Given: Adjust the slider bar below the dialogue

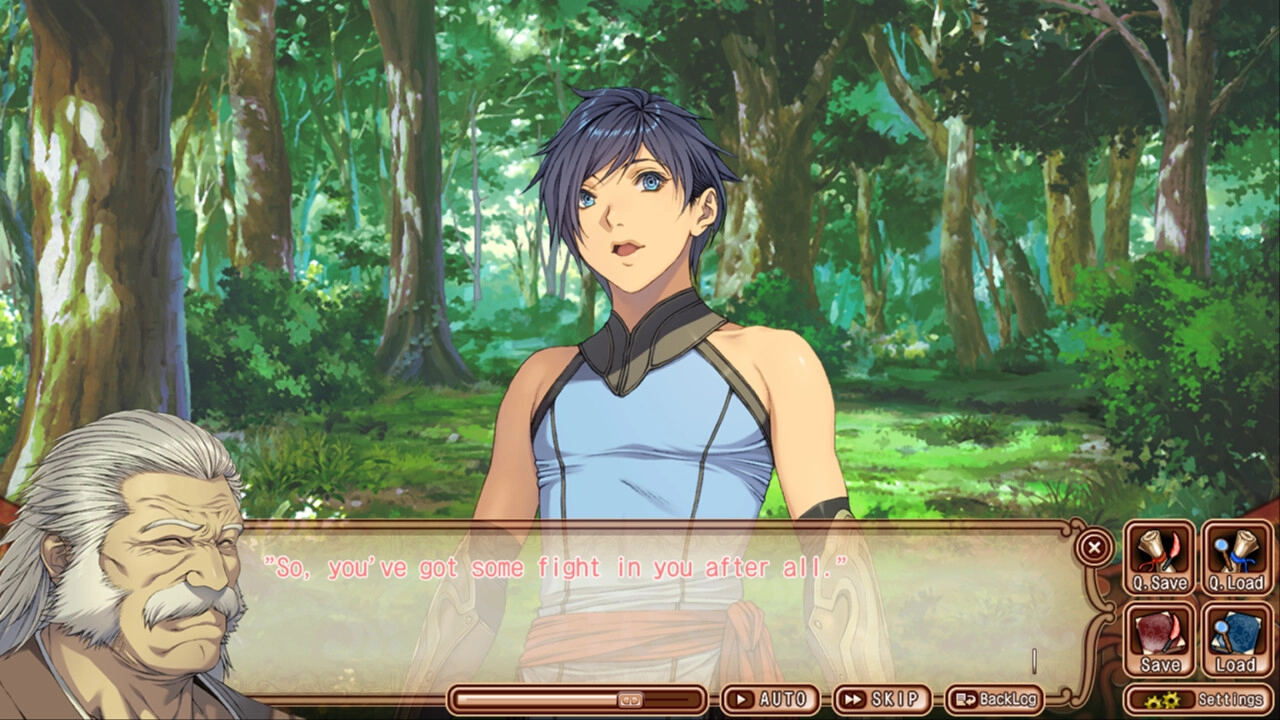Looking at the screenshot, I should (629, 699).
